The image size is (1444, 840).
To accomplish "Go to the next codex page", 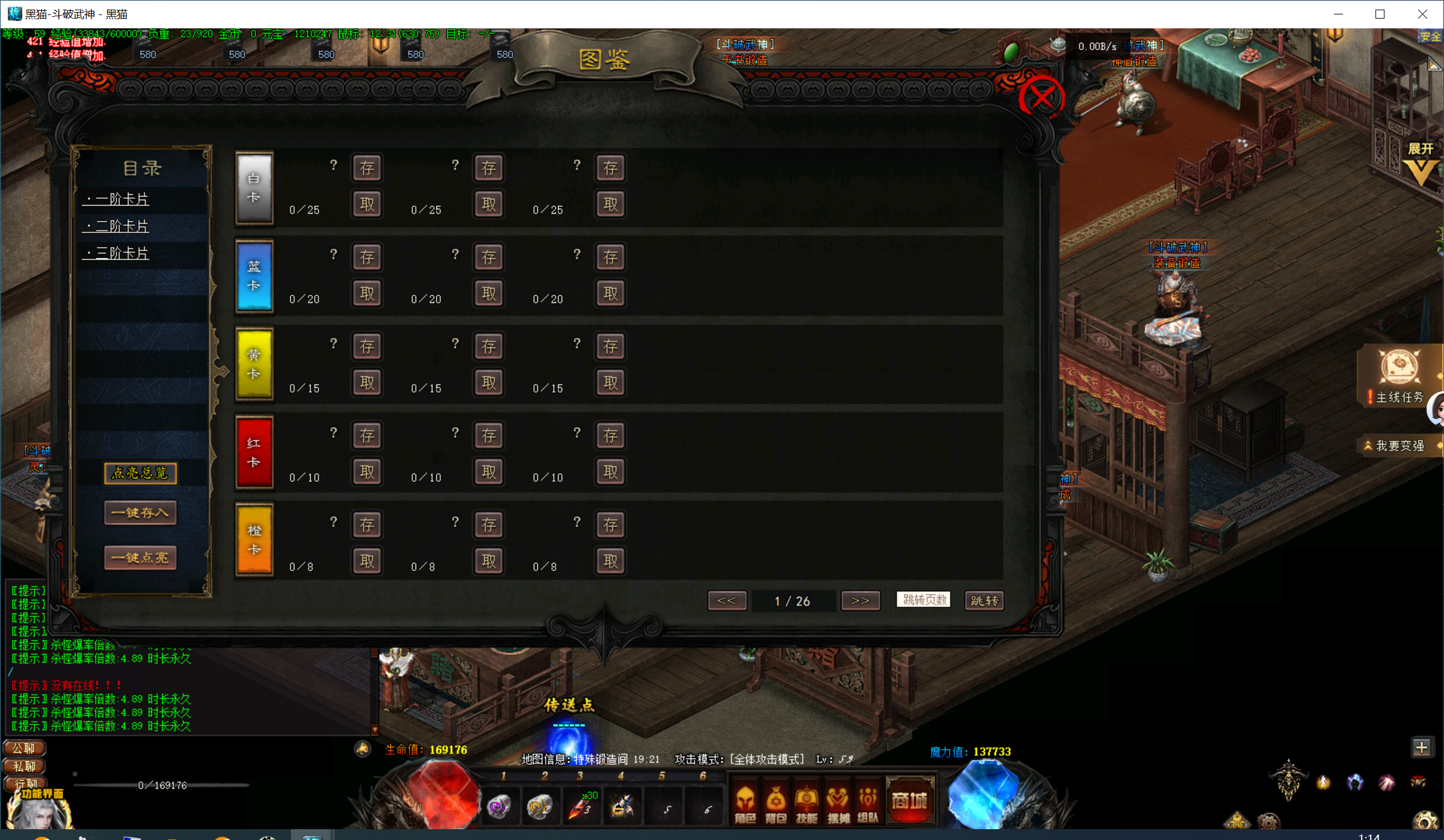I will coord(860,600).
